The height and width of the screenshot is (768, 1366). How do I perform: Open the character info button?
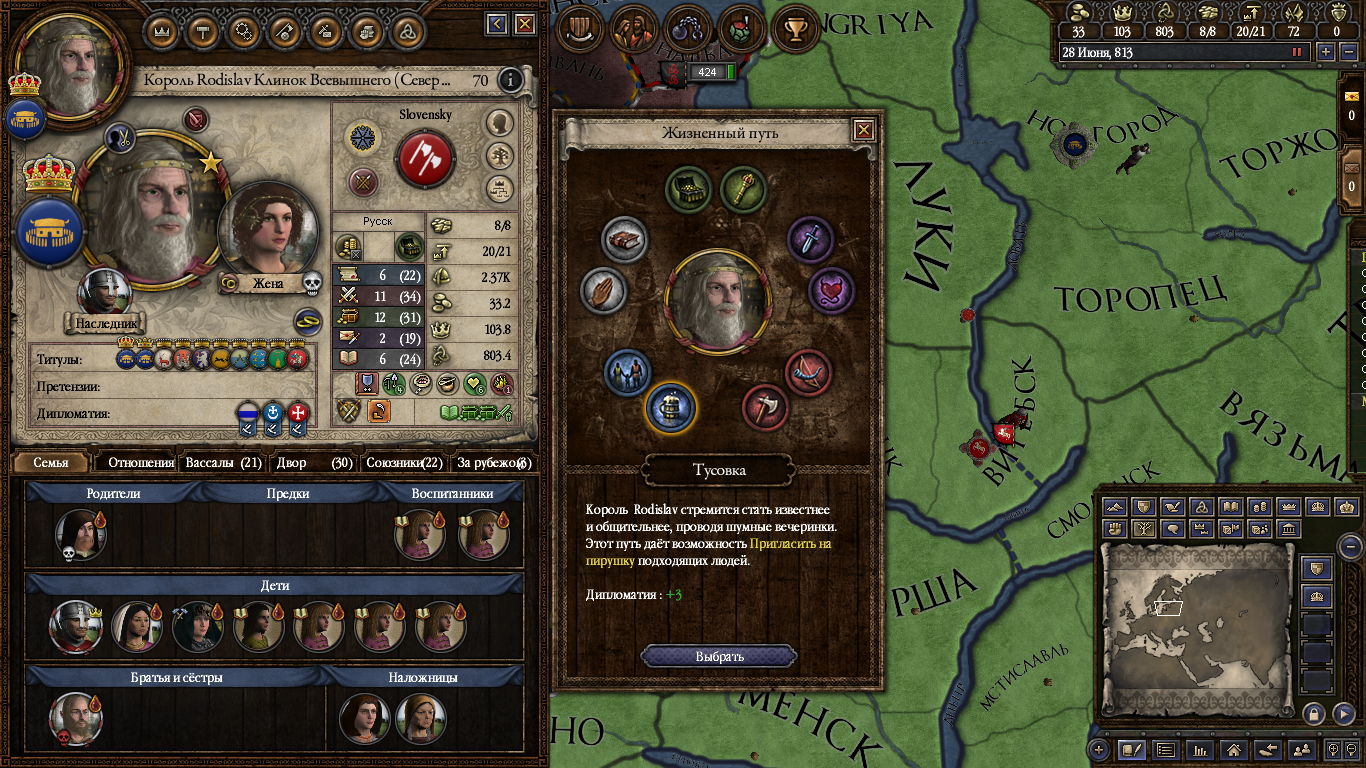(x=511, y=80)
